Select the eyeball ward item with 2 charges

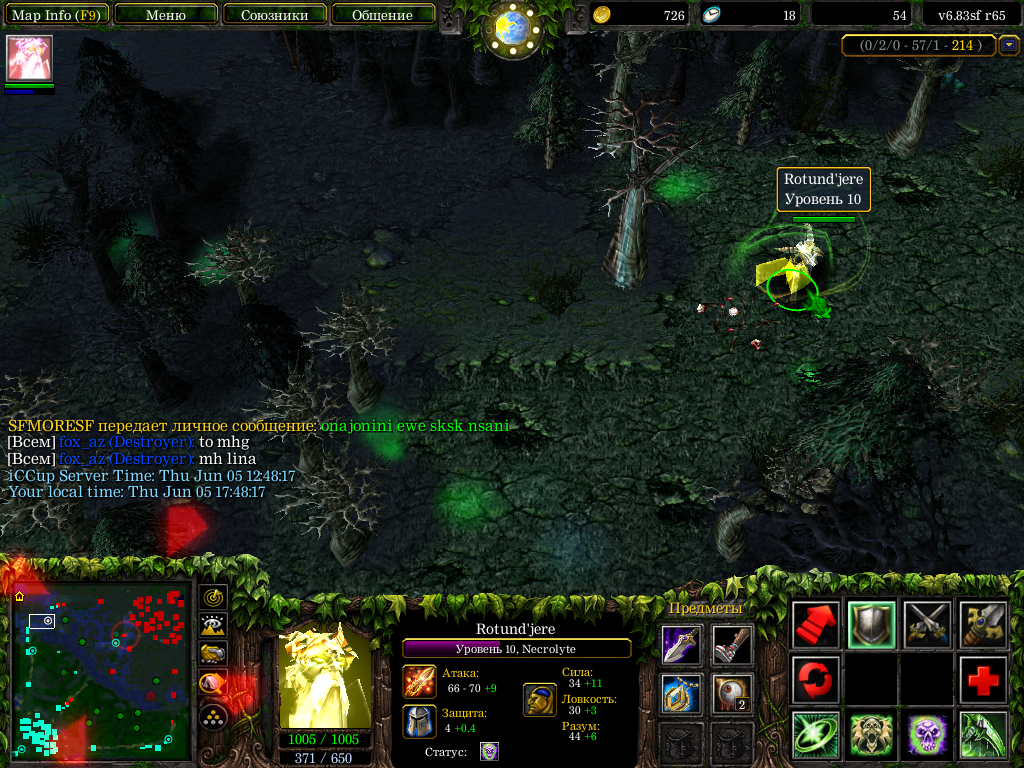[x=733, y=694]
